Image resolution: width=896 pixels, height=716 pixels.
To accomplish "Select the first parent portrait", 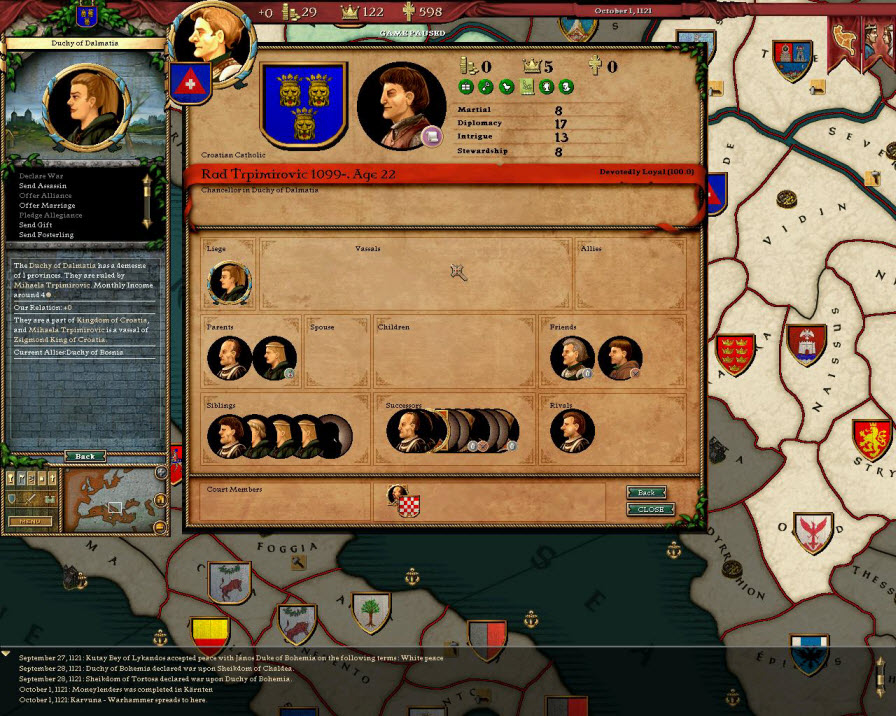I will (x=229, y=358).
